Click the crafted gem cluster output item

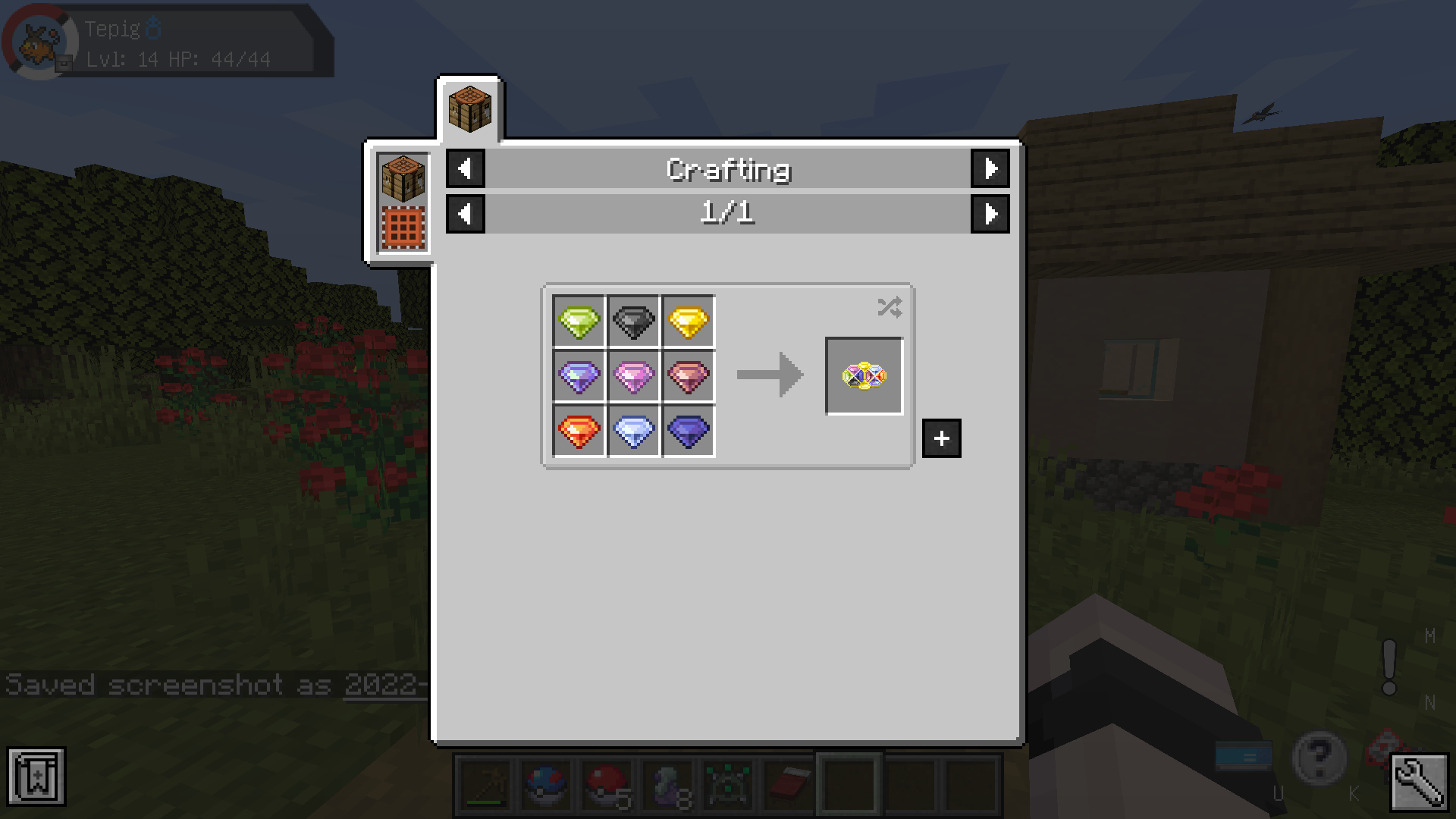click(x=864, y=377)
